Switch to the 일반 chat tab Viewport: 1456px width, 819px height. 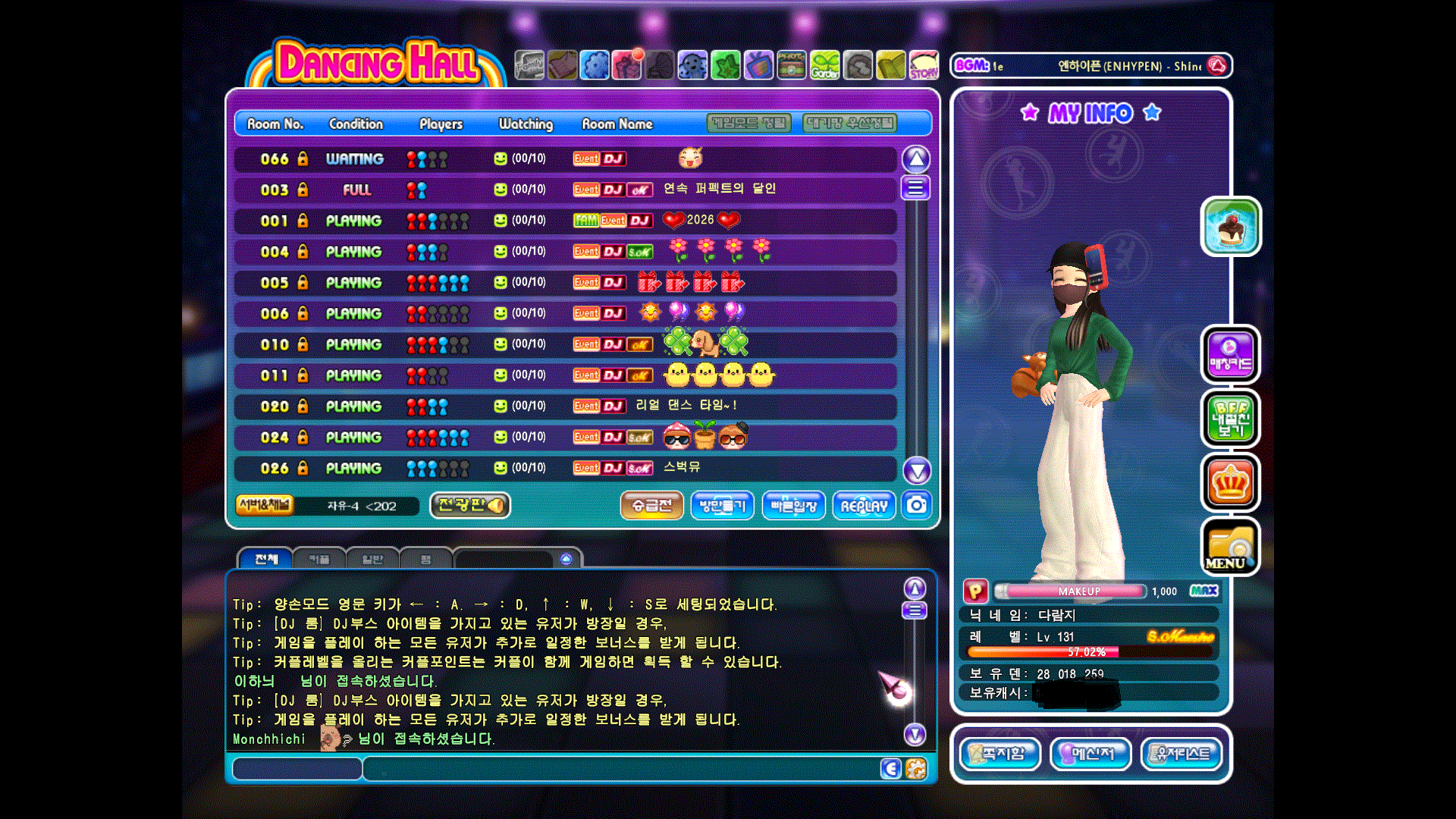click(372, 560)
